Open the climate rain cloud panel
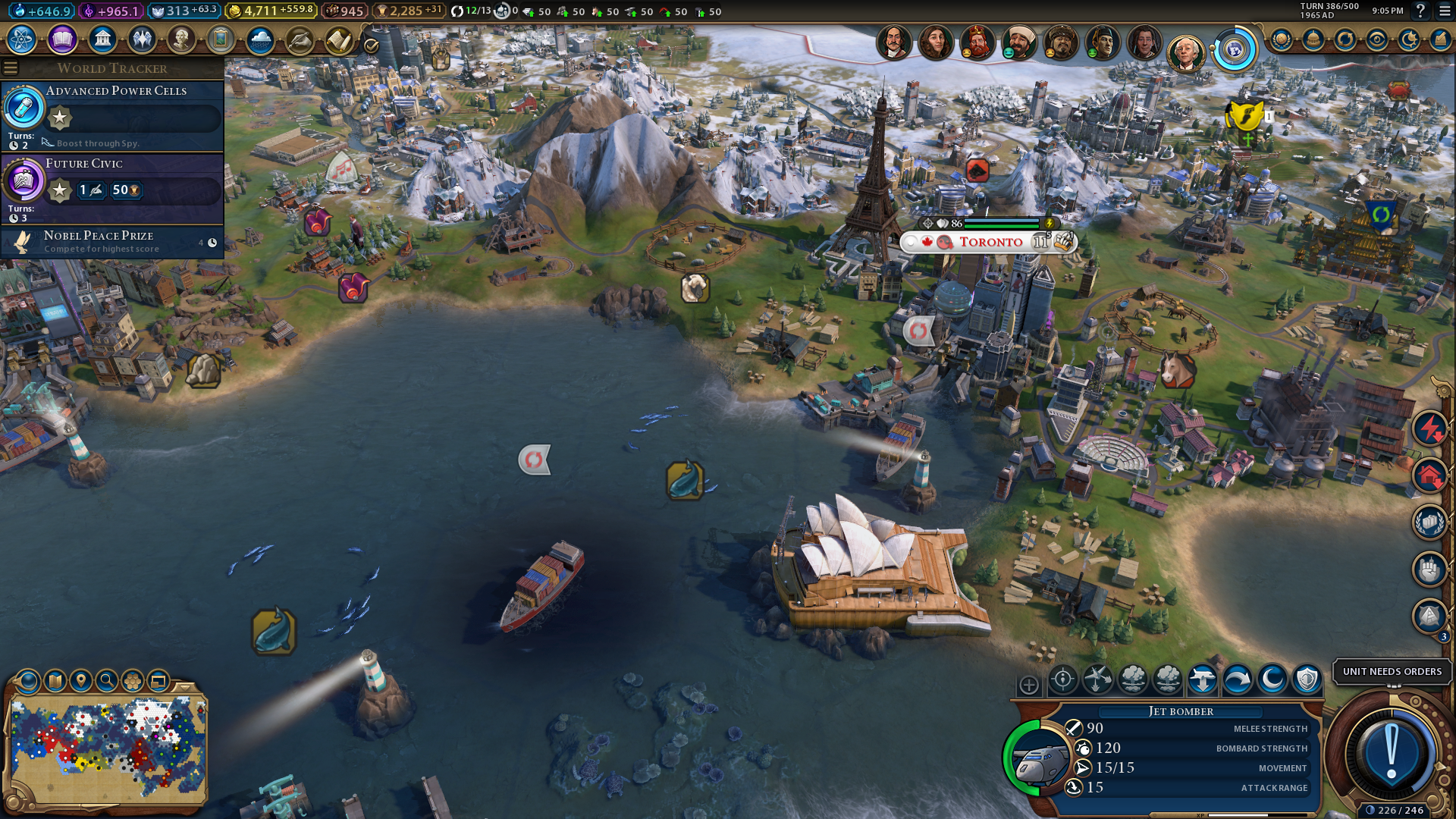Viewport: 1456px width, 819px height. (260, 39)
